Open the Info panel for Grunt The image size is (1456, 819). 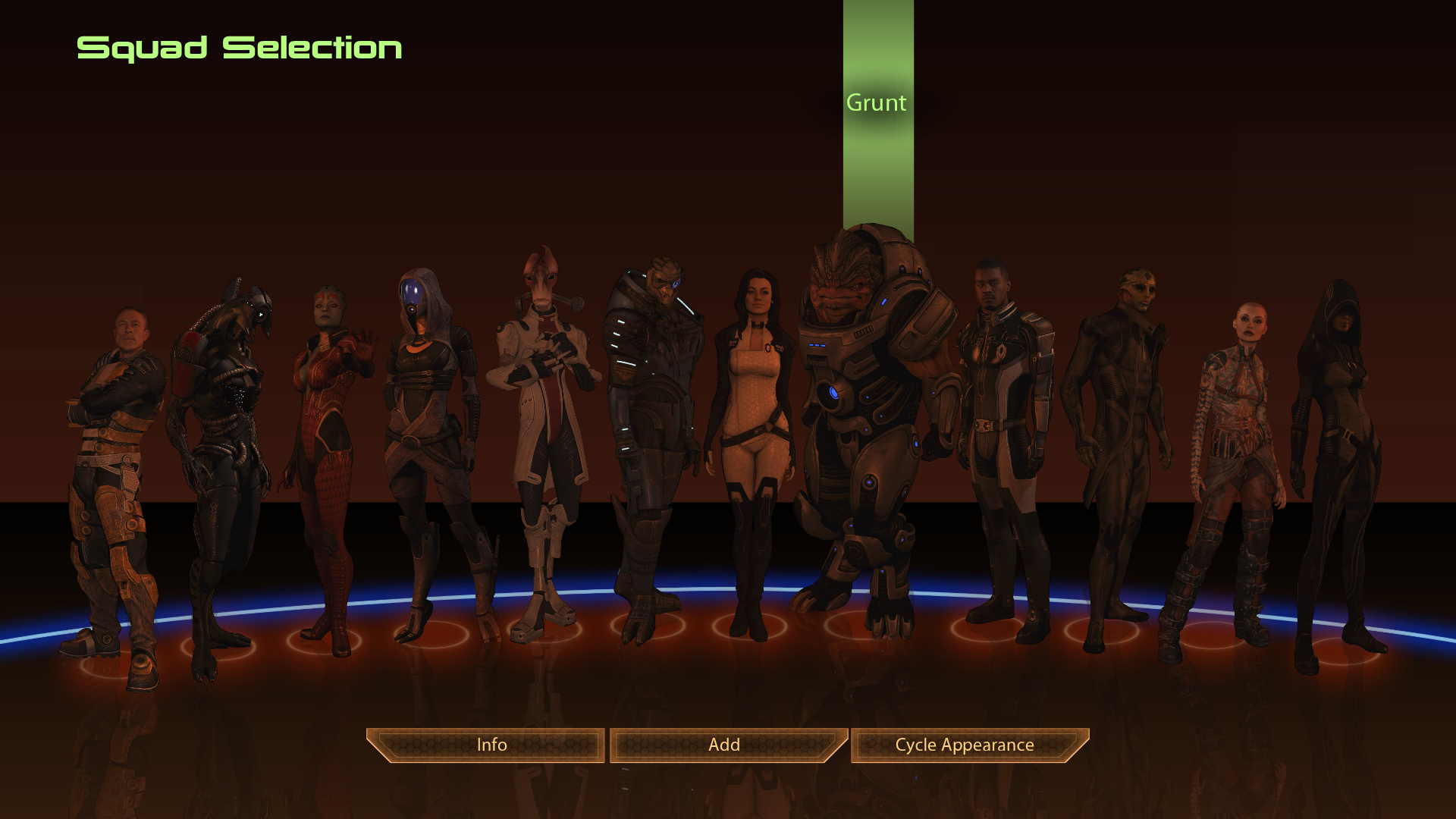(491, 745)
